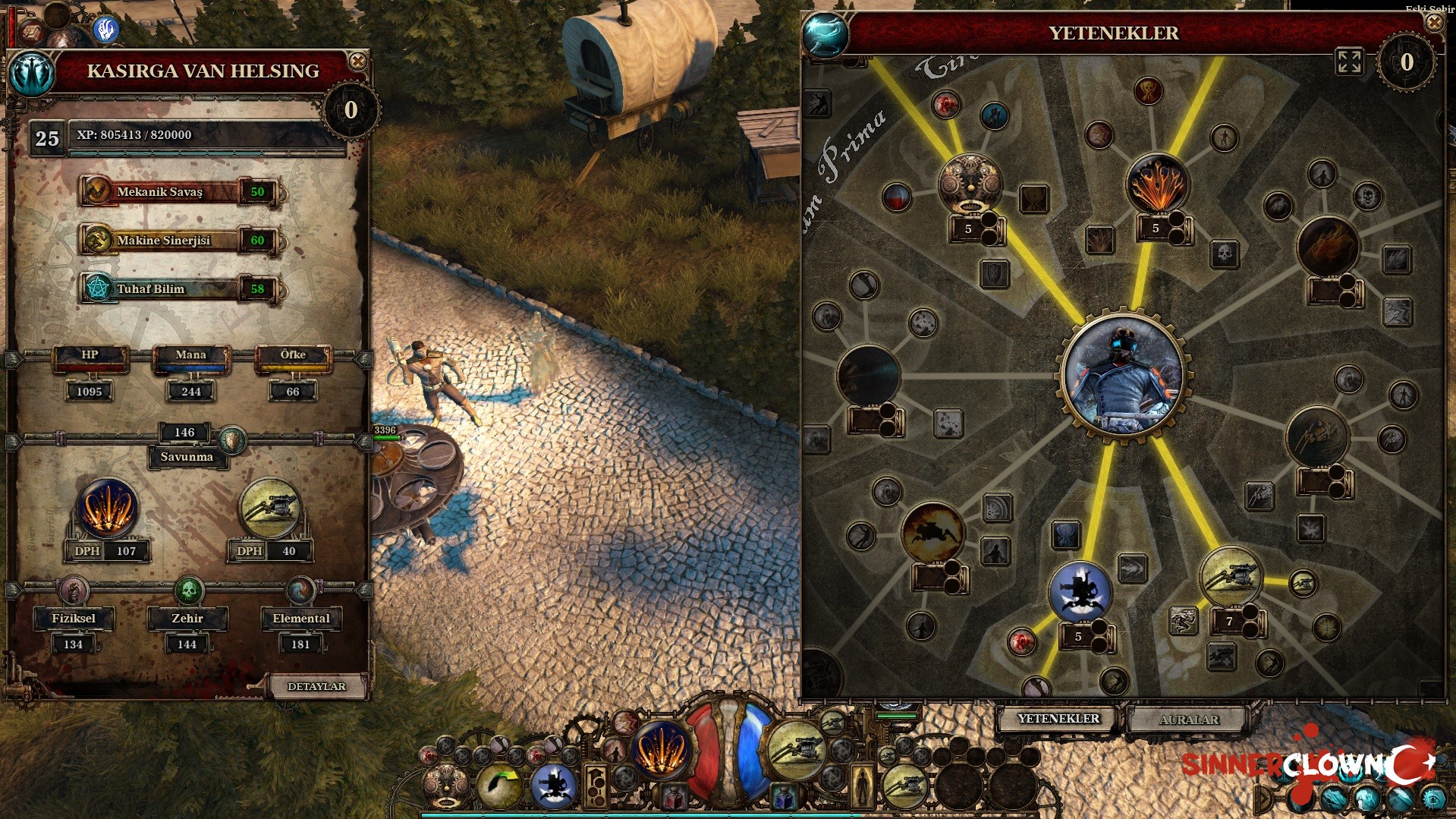The width and height of the screenshot is (1456, 819).
Task: Select the mechanical spider turret skill node
Action: (x=1231, y=577)
